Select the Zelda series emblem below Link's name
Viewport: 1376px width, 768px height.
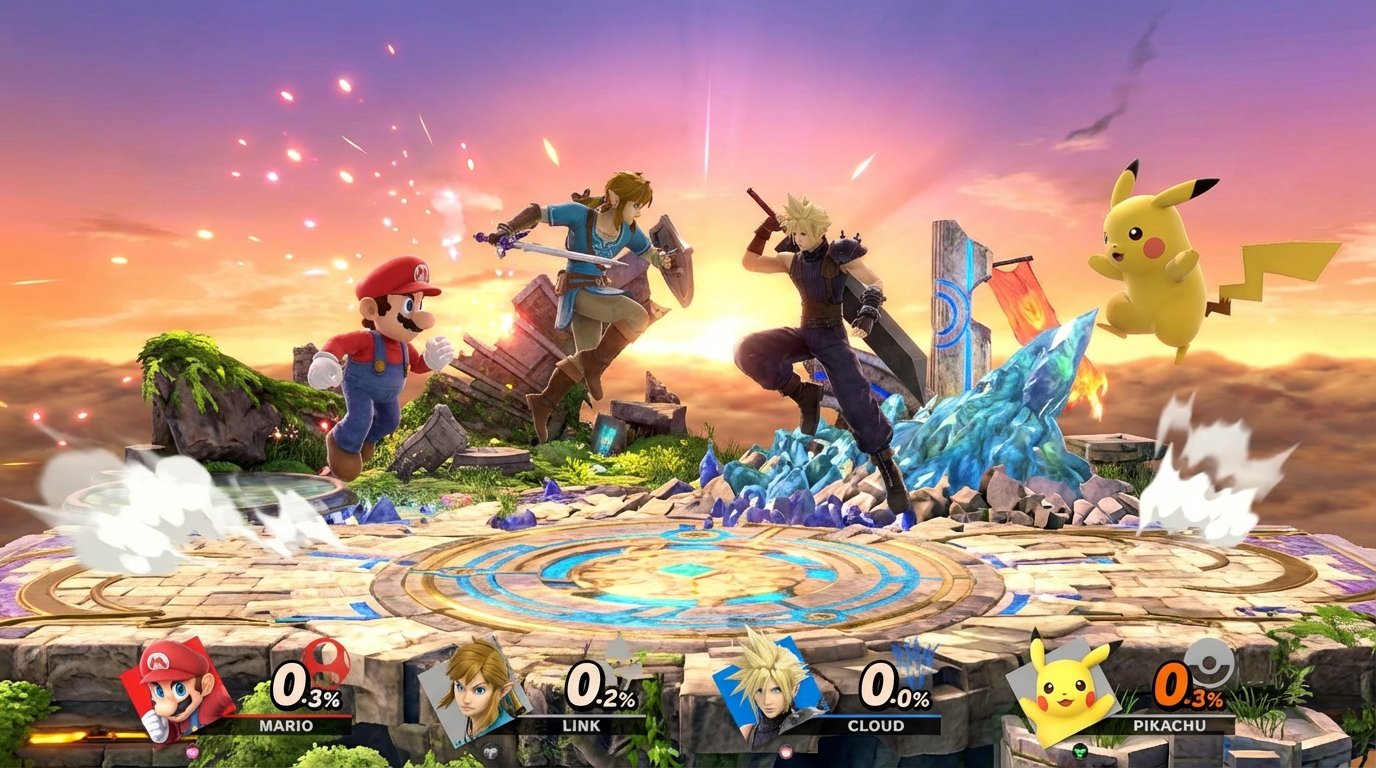click(490, 750)
